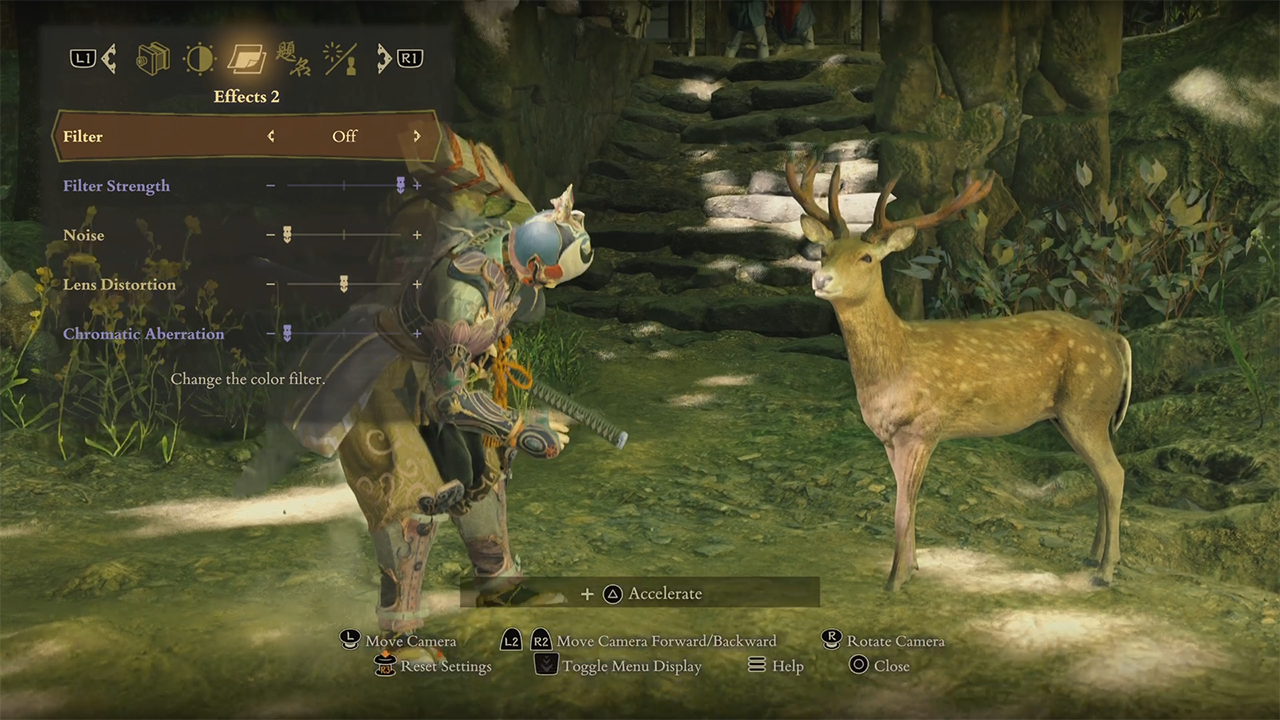
Task: Click the Chromatic Aberration slider handle
Action: pyautogui.click(x=287, y=334)
